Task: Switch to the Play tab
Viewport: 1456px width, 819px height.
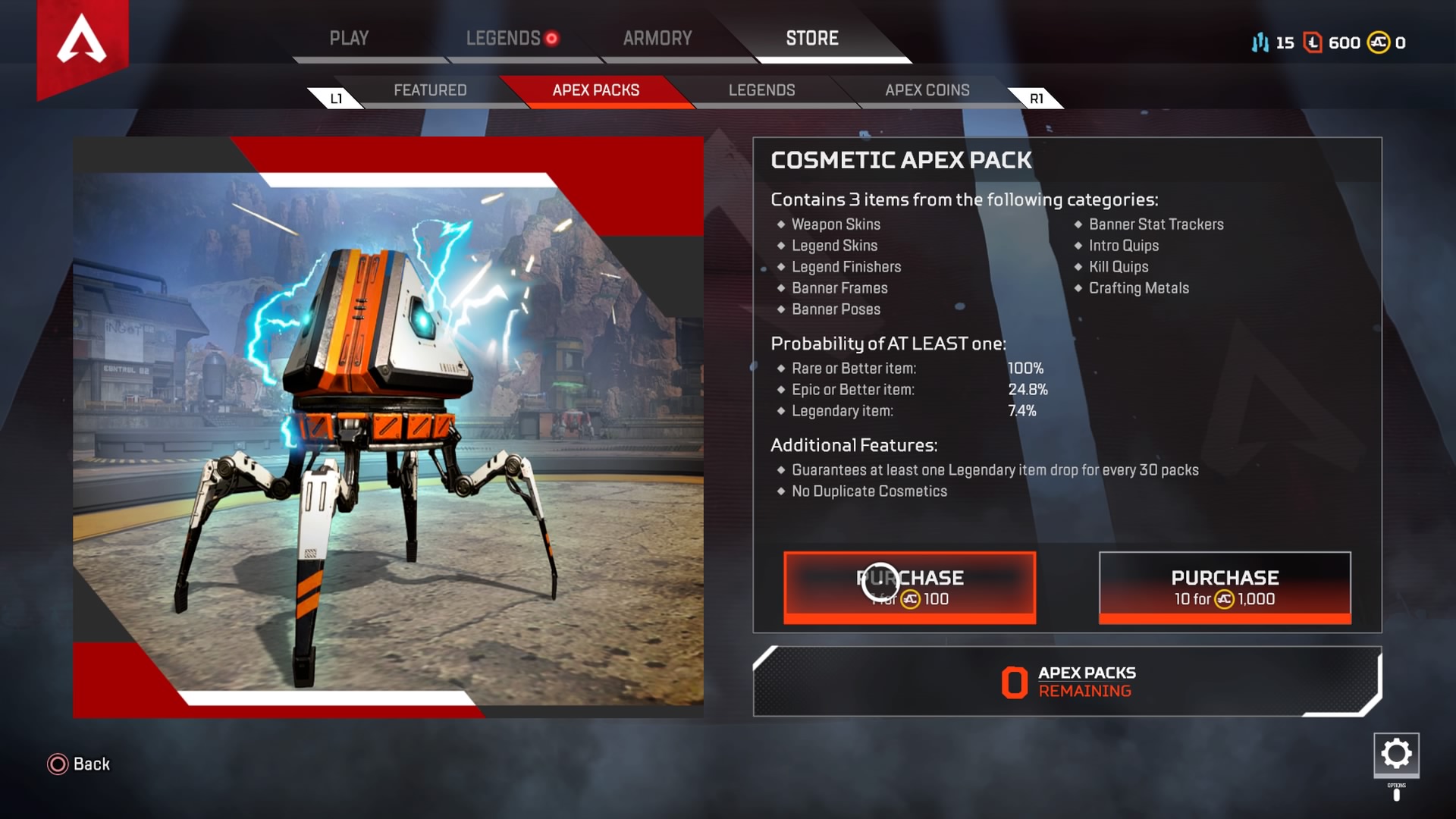Action: 349,38
